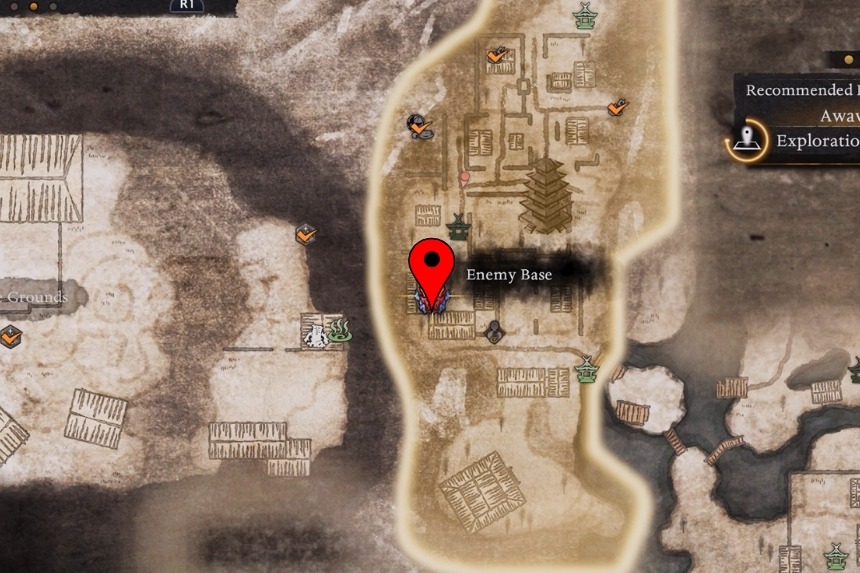860x573 pixels.
Task: Select the green hot spring icon
Action: click(340, 330)
